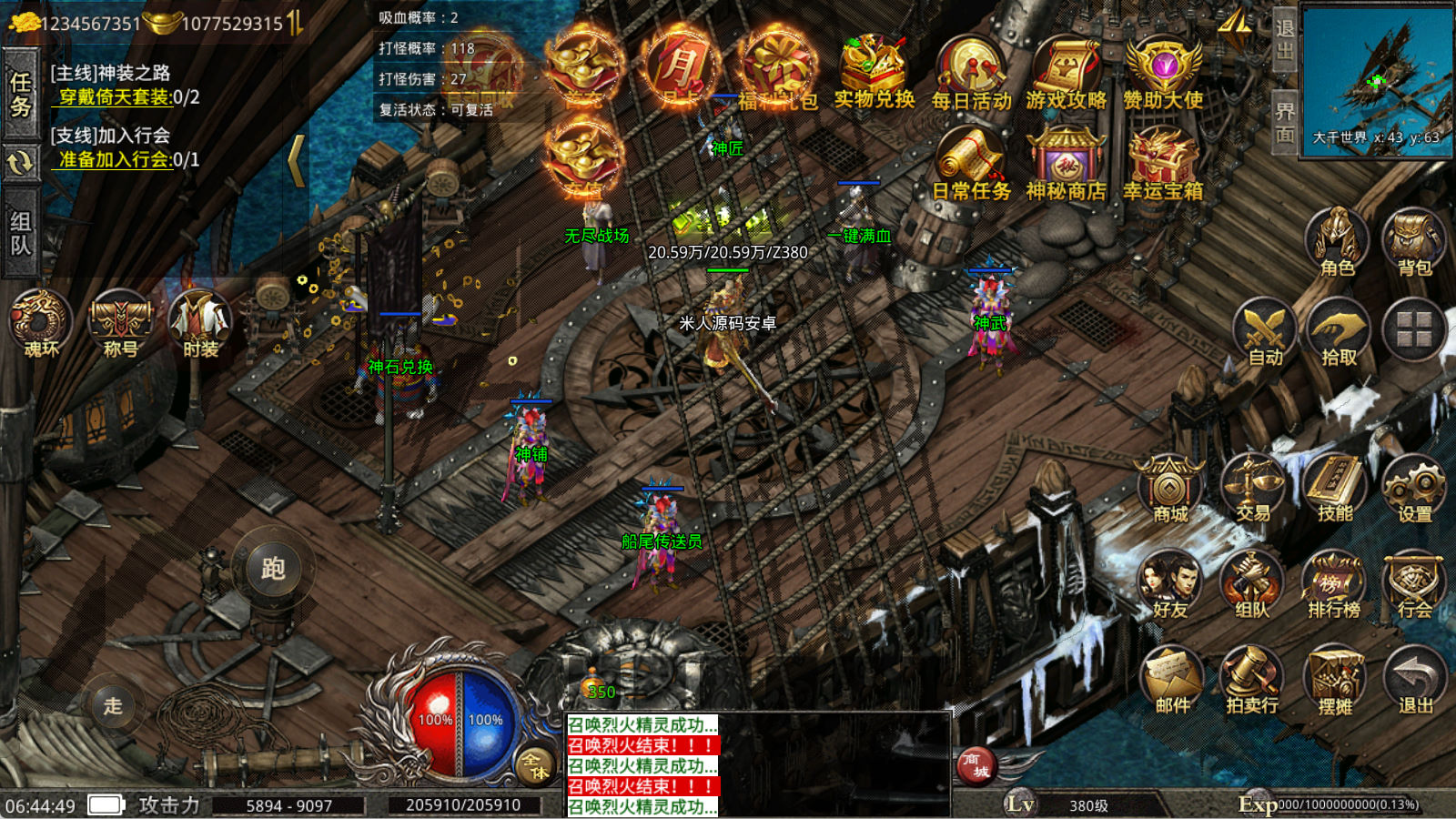
Task: Open the 排行榜 leaderboard
Action: (x=1334, y=585)
